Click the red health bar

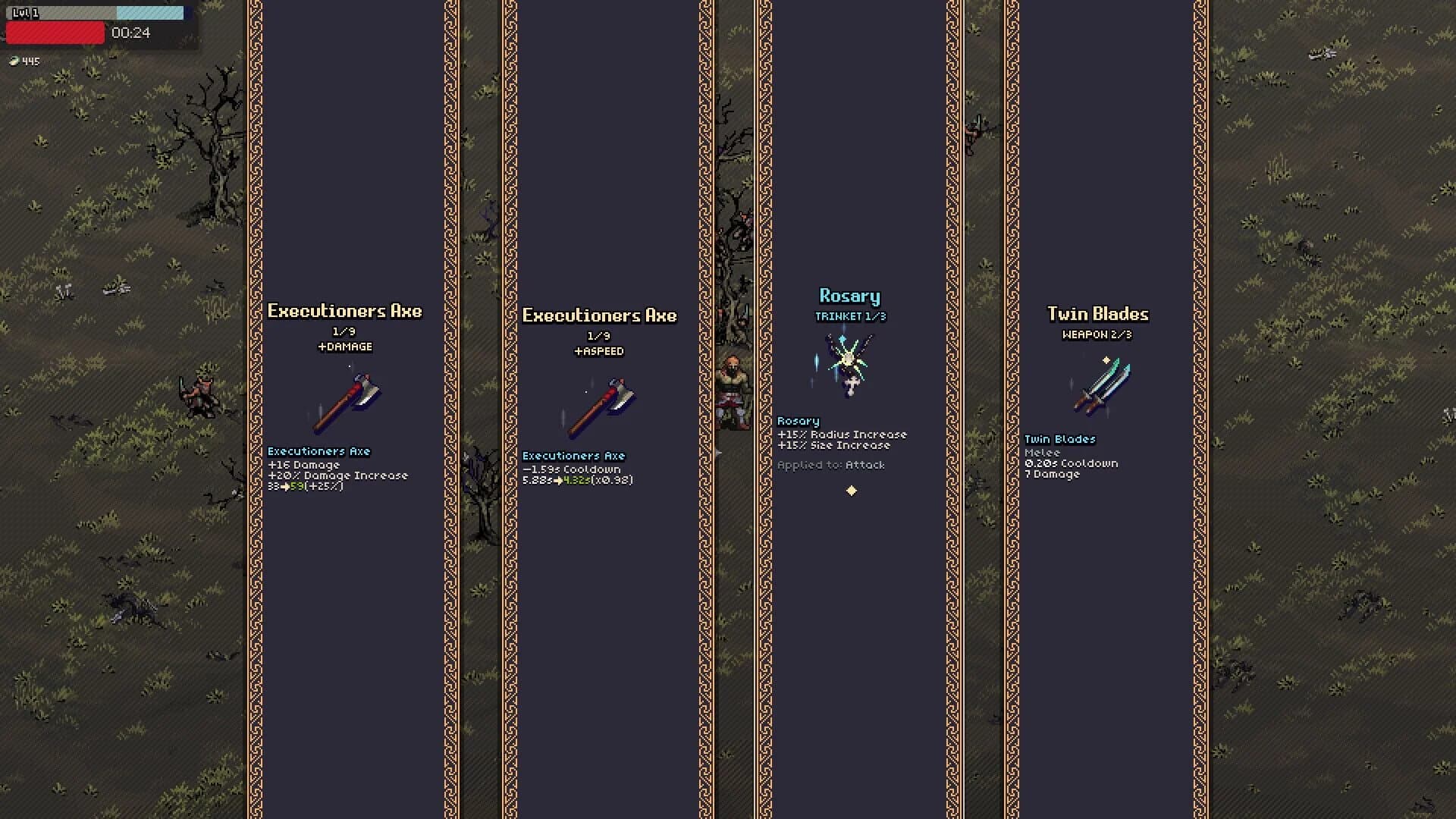(55, 33)
